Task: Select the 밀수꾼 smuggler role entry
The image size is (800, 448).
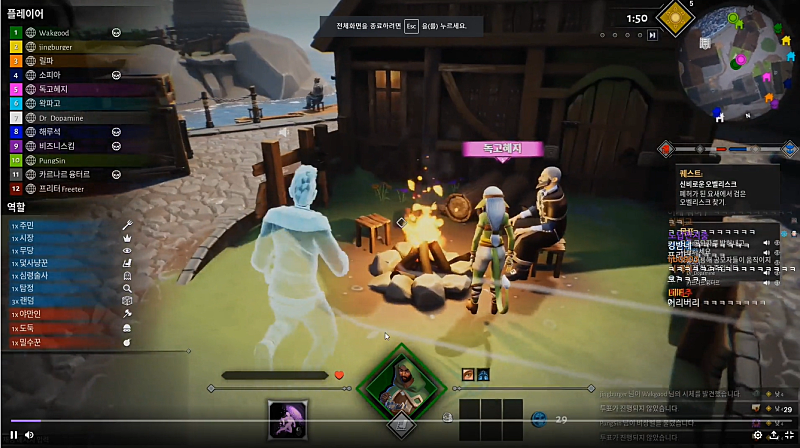Action: point(60,341)
